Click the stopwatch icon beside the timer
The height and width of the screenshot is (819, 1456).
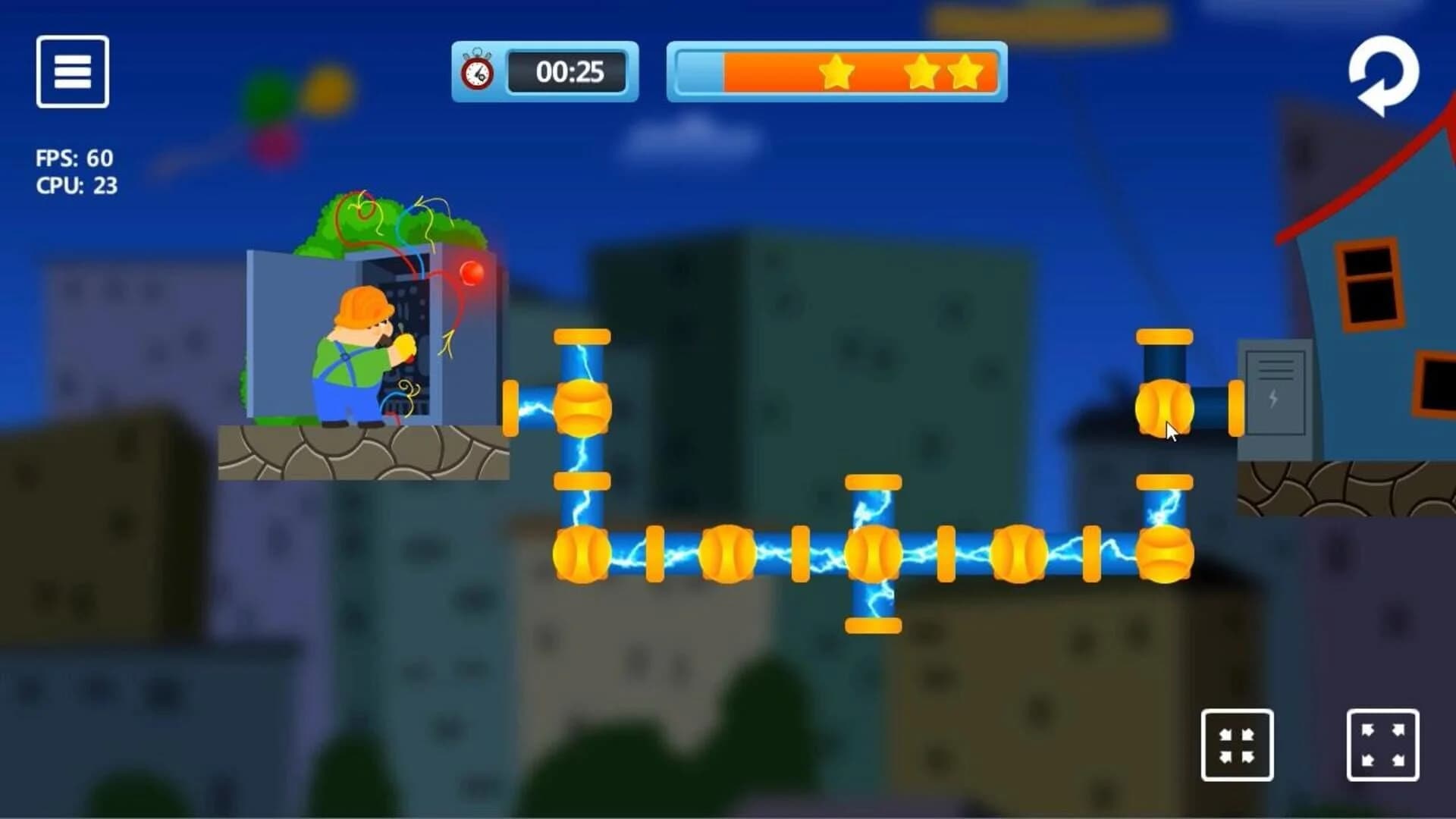(476, 73)
